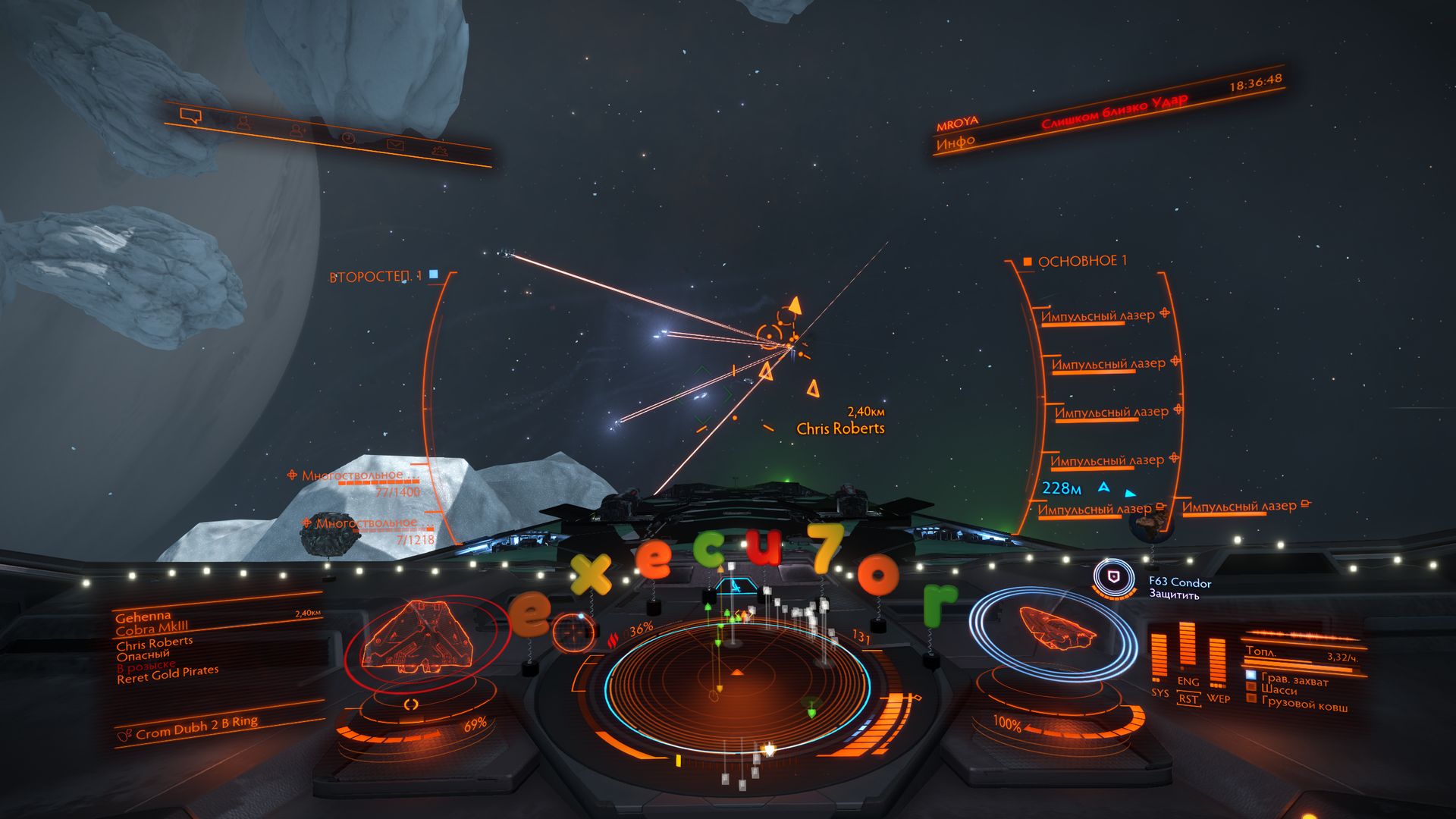Open the envelope inbox tab
Image resolution: width=1456 pixels, height=819 pixels.
coord(395,145)
